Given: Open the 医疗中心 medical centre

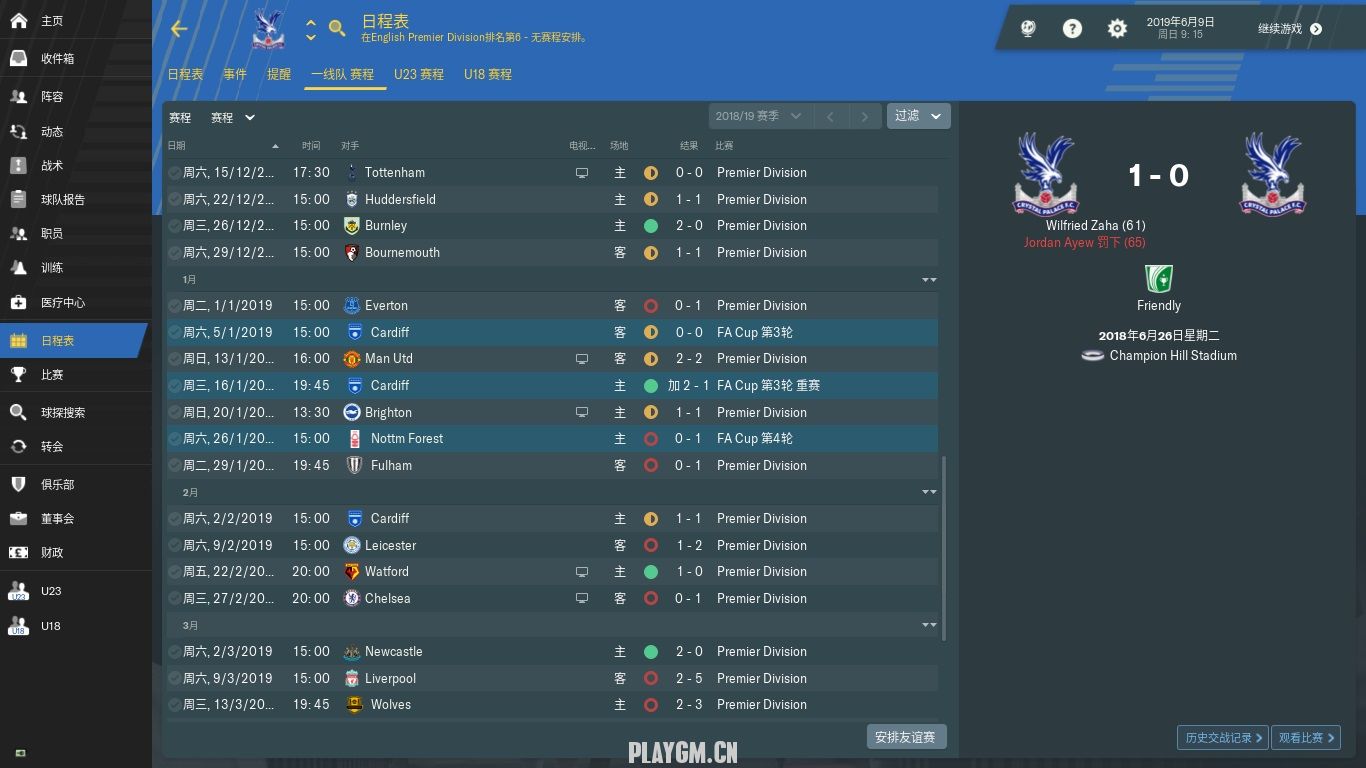Looking at the screenshot, I should coord(62,303).
